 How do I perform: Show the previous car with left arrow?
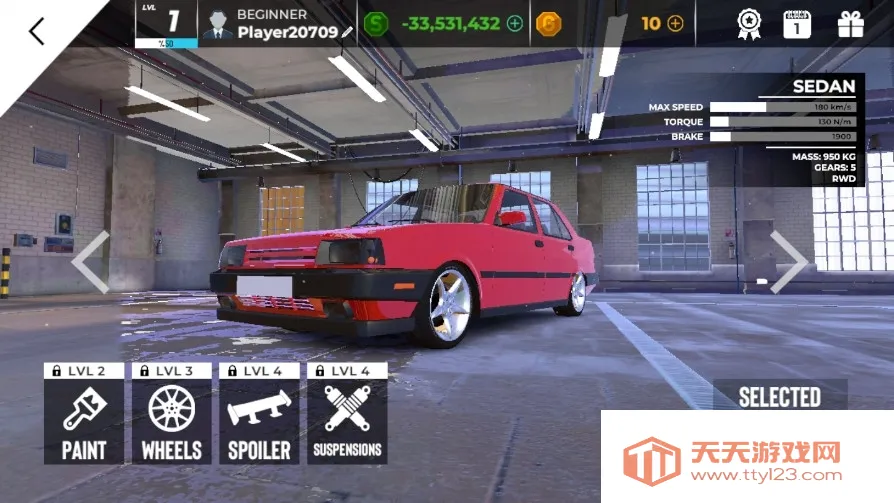point(89,262)
